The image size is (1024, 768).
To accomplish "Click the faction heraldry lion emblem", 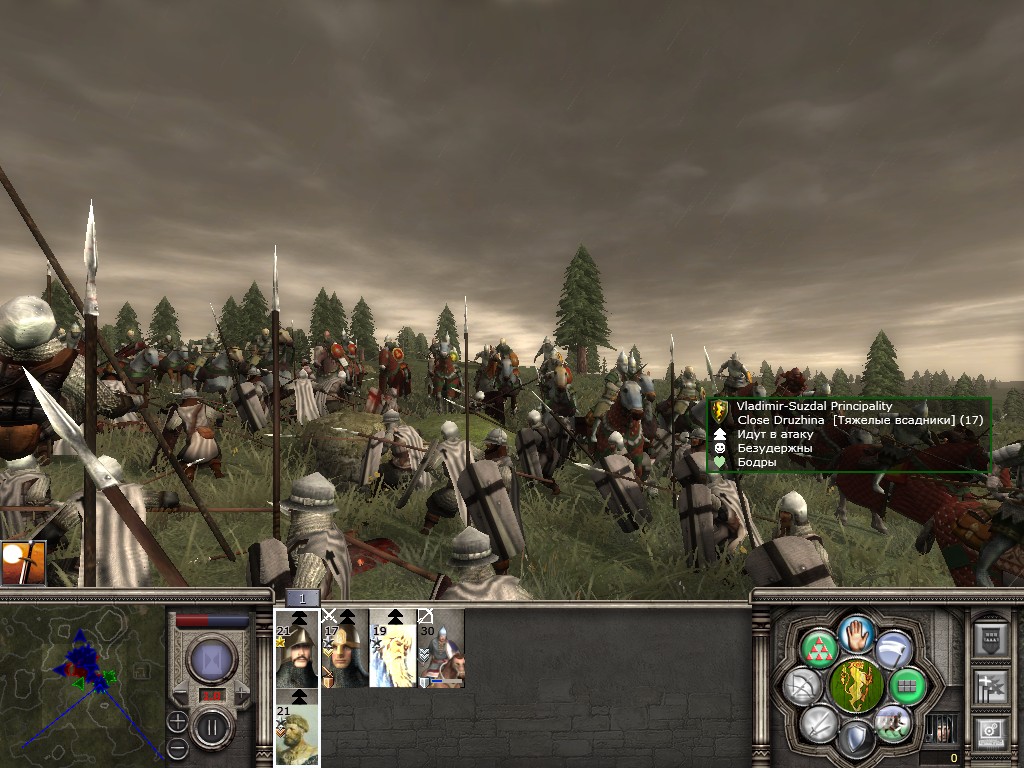I will [856, 685].
